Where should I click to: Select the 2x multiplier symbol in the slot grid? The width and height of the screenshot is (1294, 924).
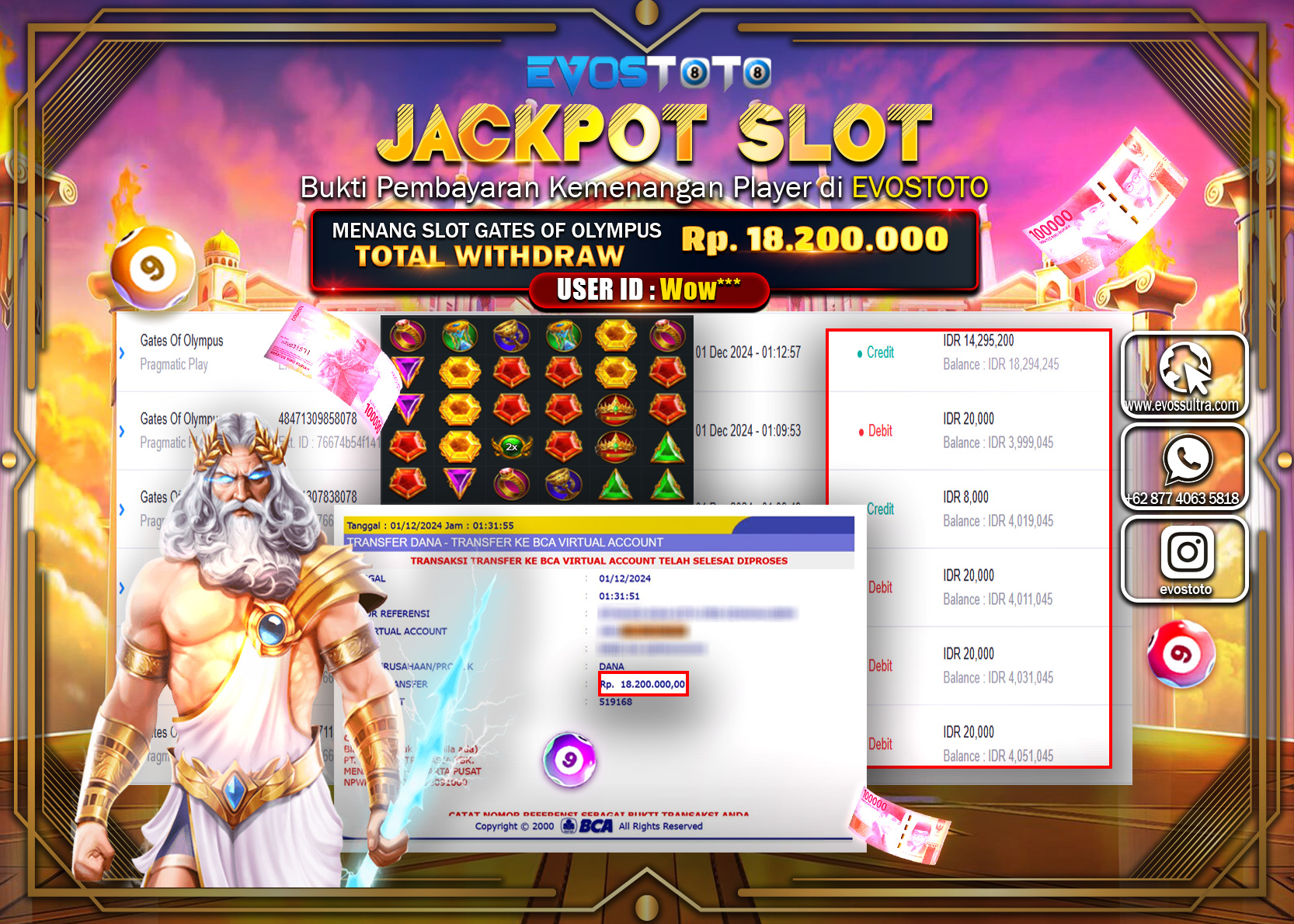(x=510, y=448)
